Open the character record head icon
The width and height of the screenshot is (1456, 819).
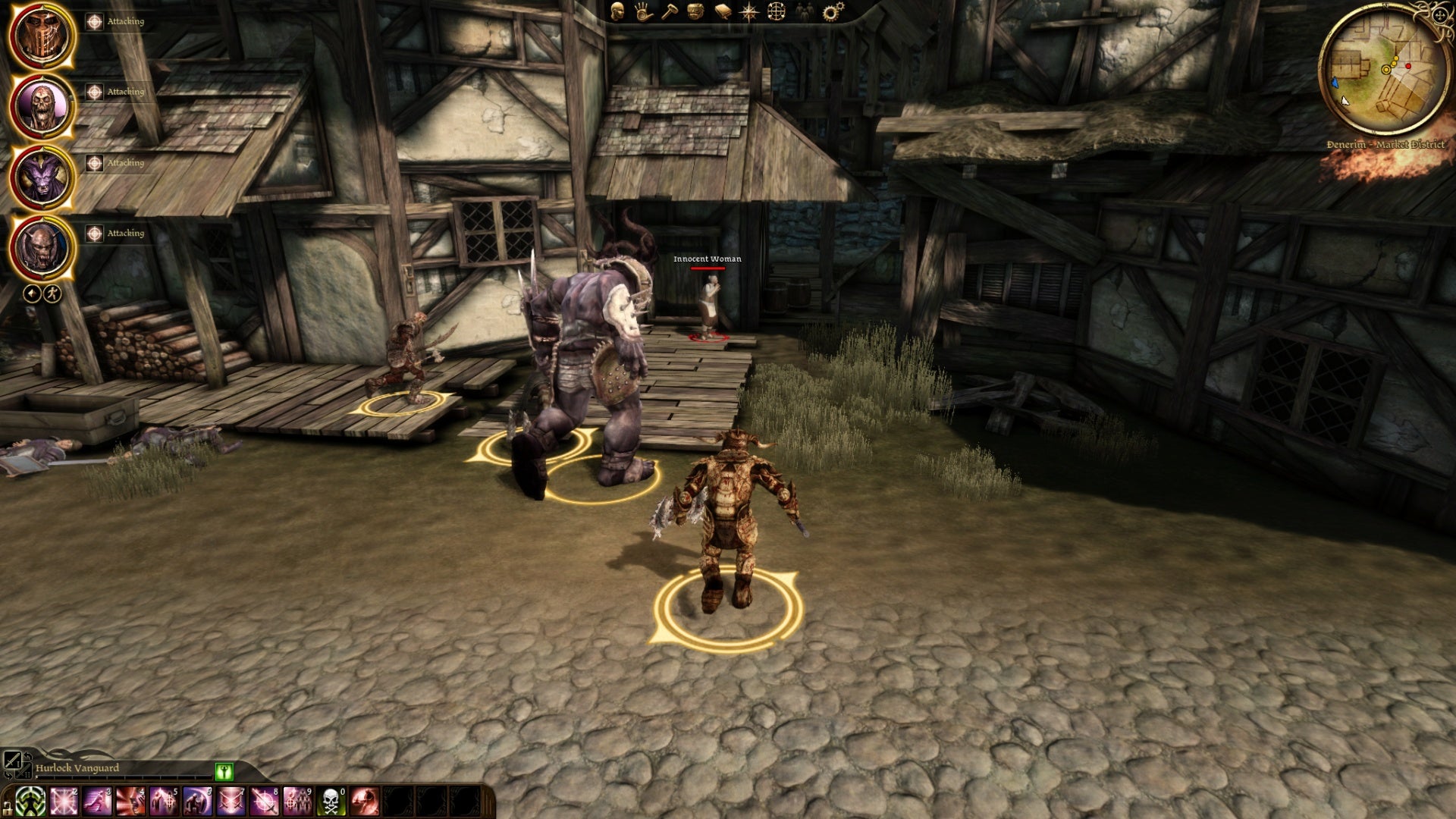[x=618, y=11]
